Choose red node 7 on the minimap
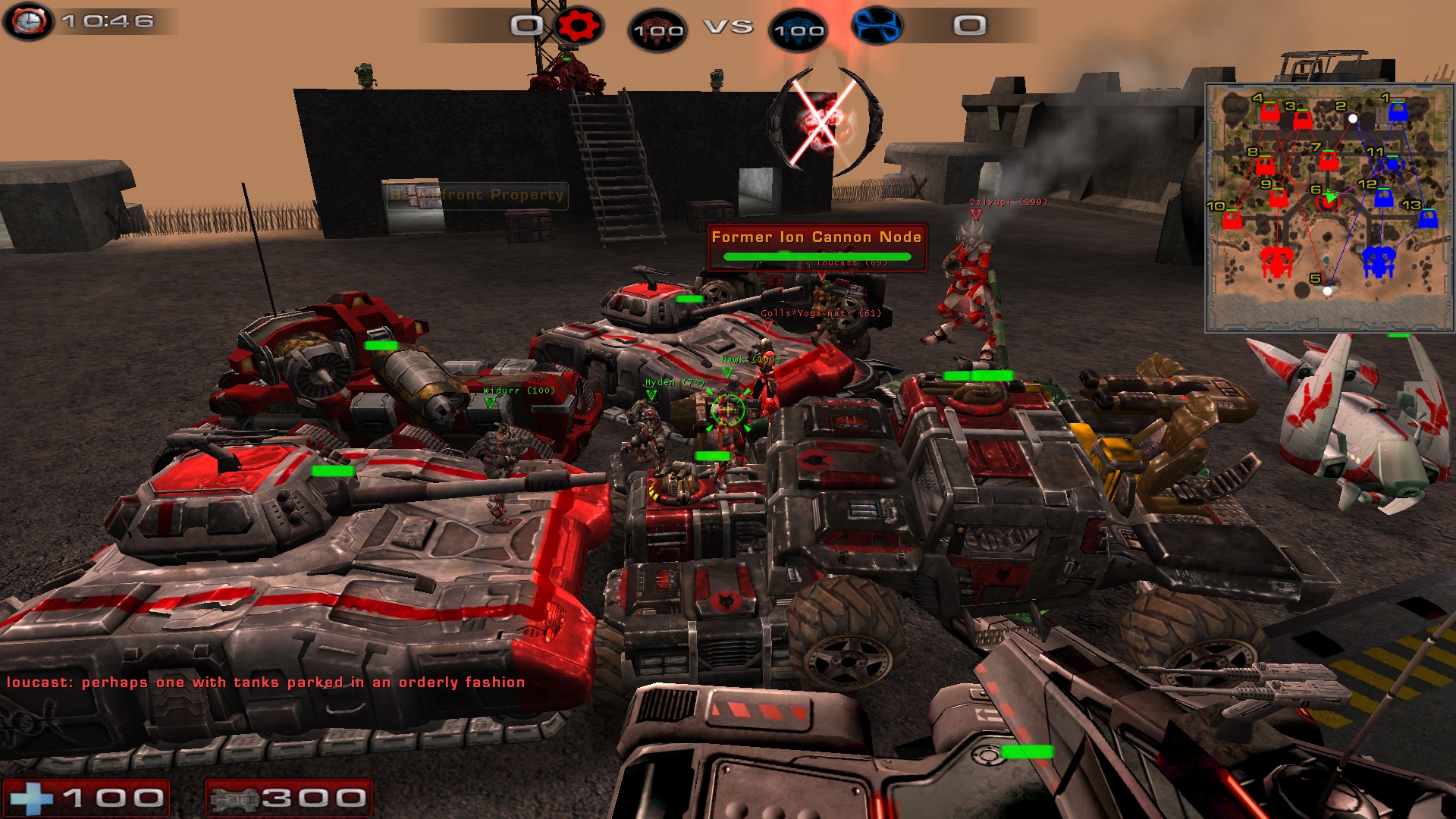 click(x=1328, y=161)
